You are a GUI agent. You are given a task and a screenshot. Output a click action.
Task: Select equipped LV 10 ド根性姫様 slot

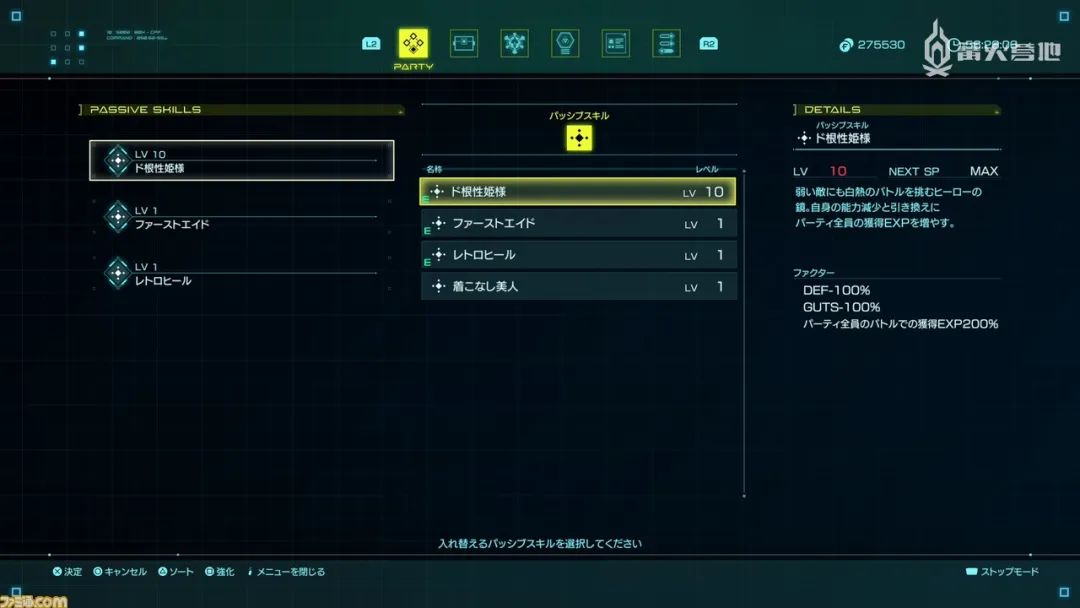coord(242,161)
